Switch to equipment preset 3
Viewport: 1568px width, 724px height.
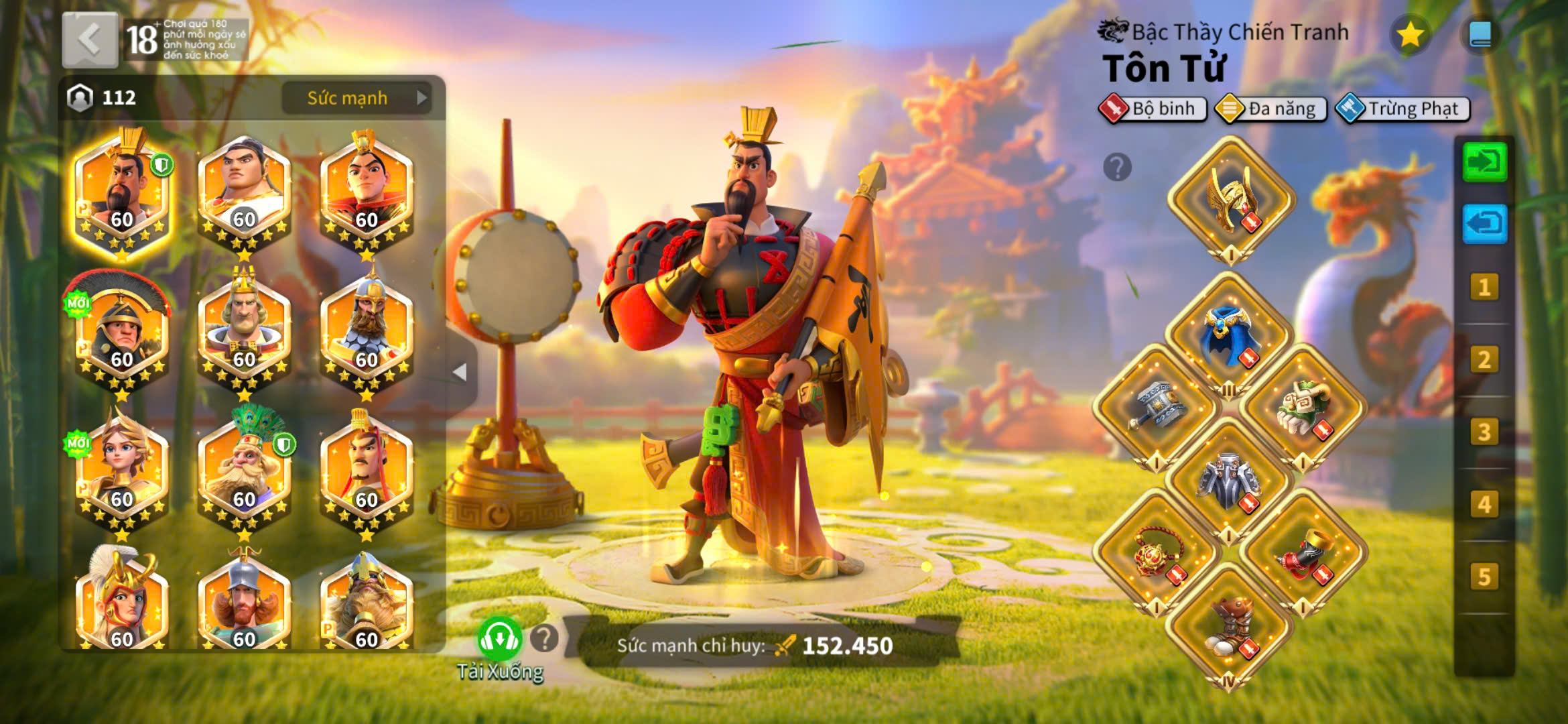pos(1484,432)
